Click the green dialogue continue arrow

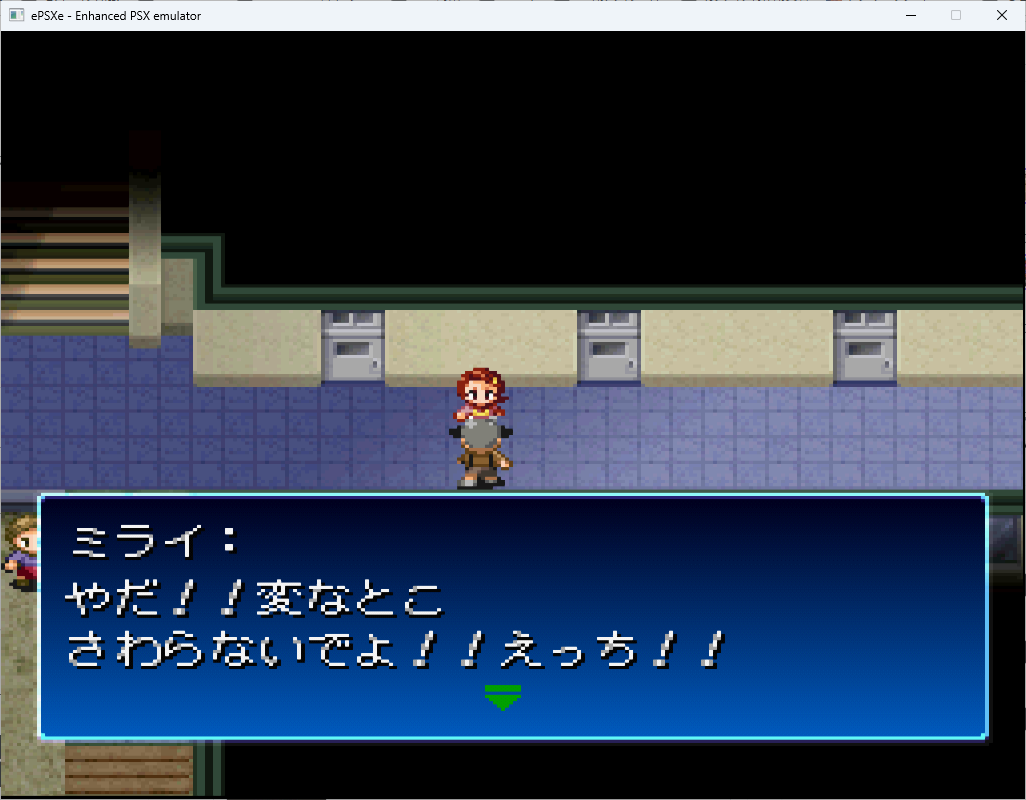coord(502,697)
